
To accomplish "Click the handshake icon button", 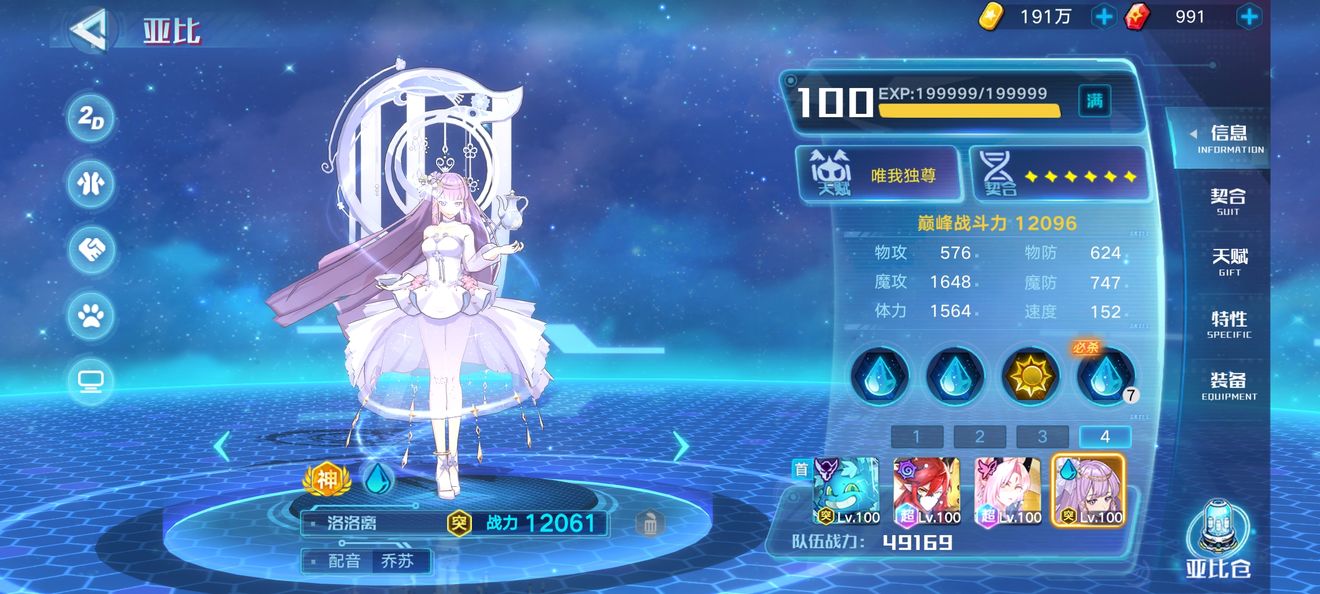I will (91, 250).
